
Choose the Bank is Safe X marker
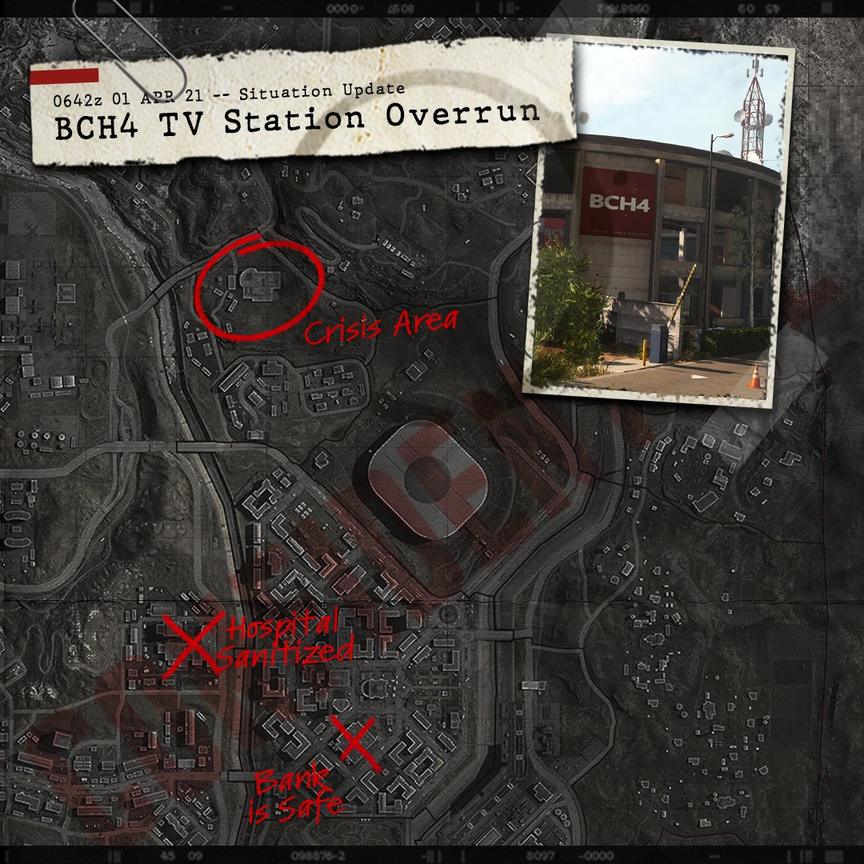point(357,744)
